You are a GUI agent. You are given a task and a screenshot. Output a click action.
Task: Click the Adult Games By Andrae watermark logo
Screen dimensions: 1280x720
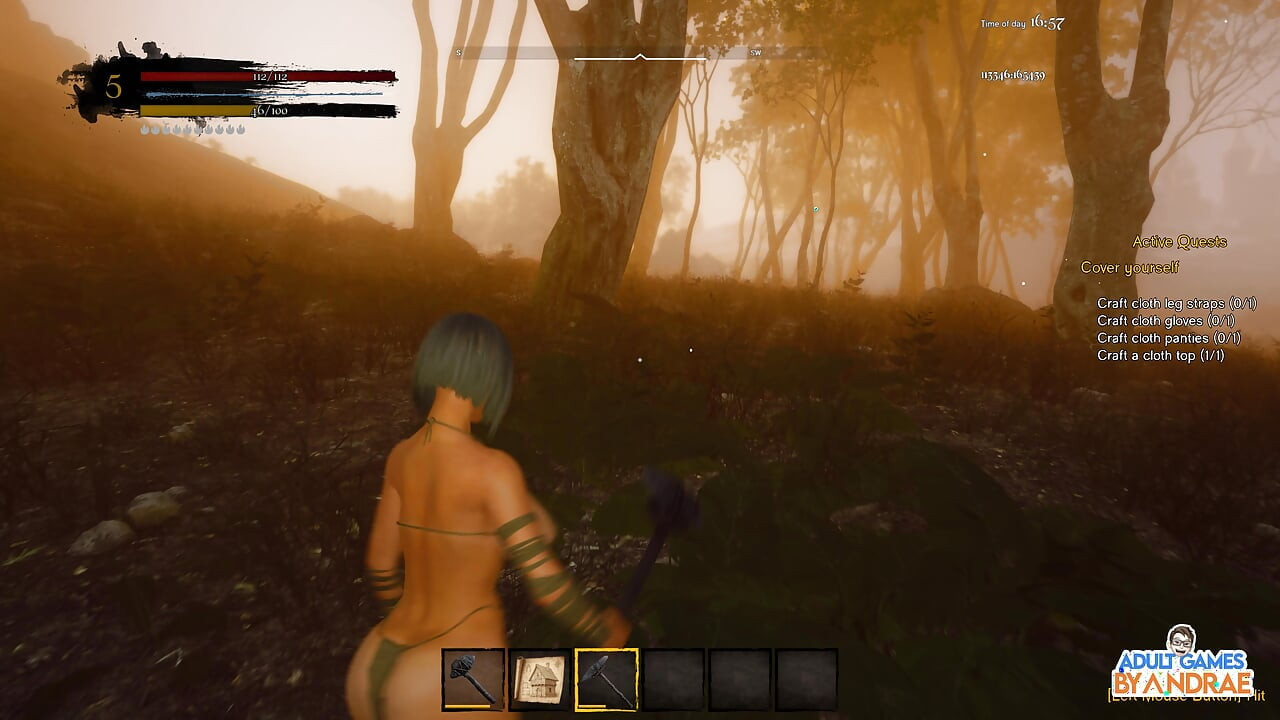tap(1180, 670)
